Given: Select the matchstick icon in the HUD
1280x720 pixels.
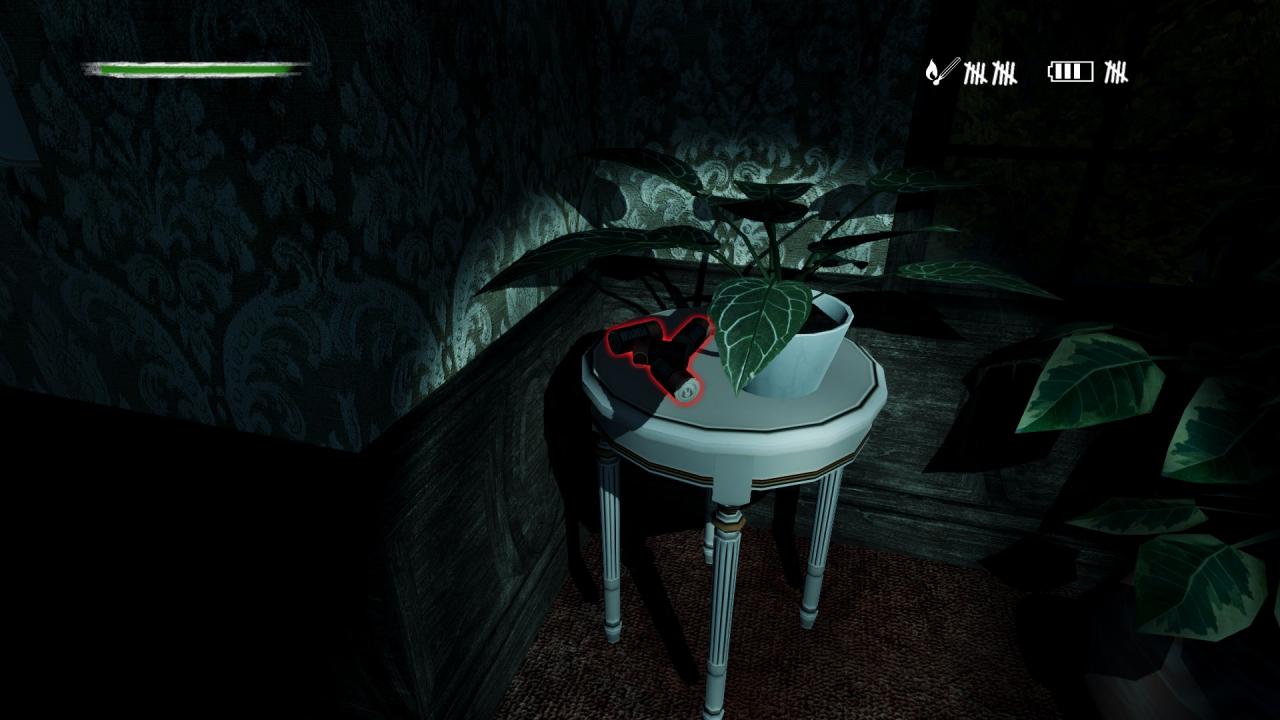Looking at the screenshot, I should 940,71.
